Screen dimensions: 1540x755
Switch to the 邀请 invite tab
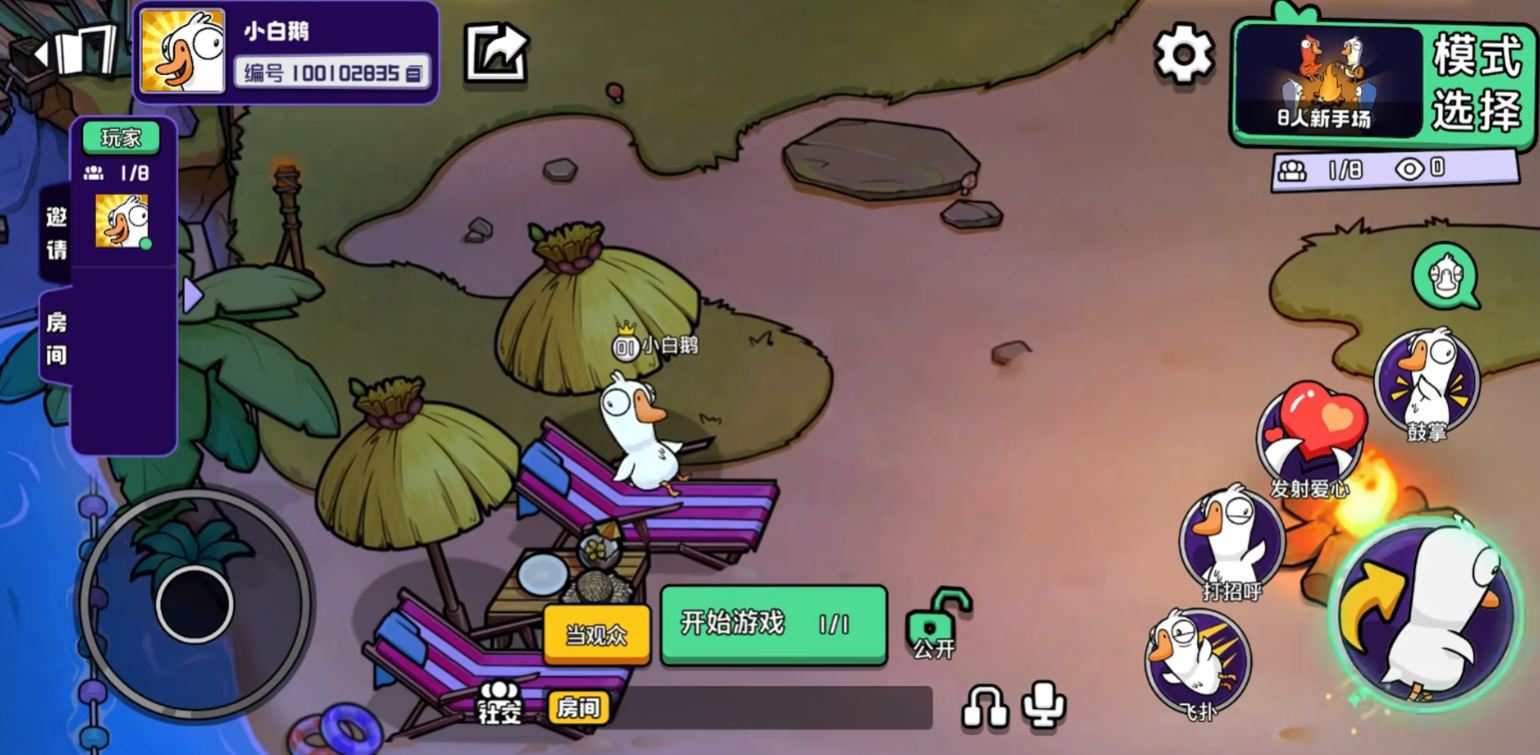click(x=56, y=233)
